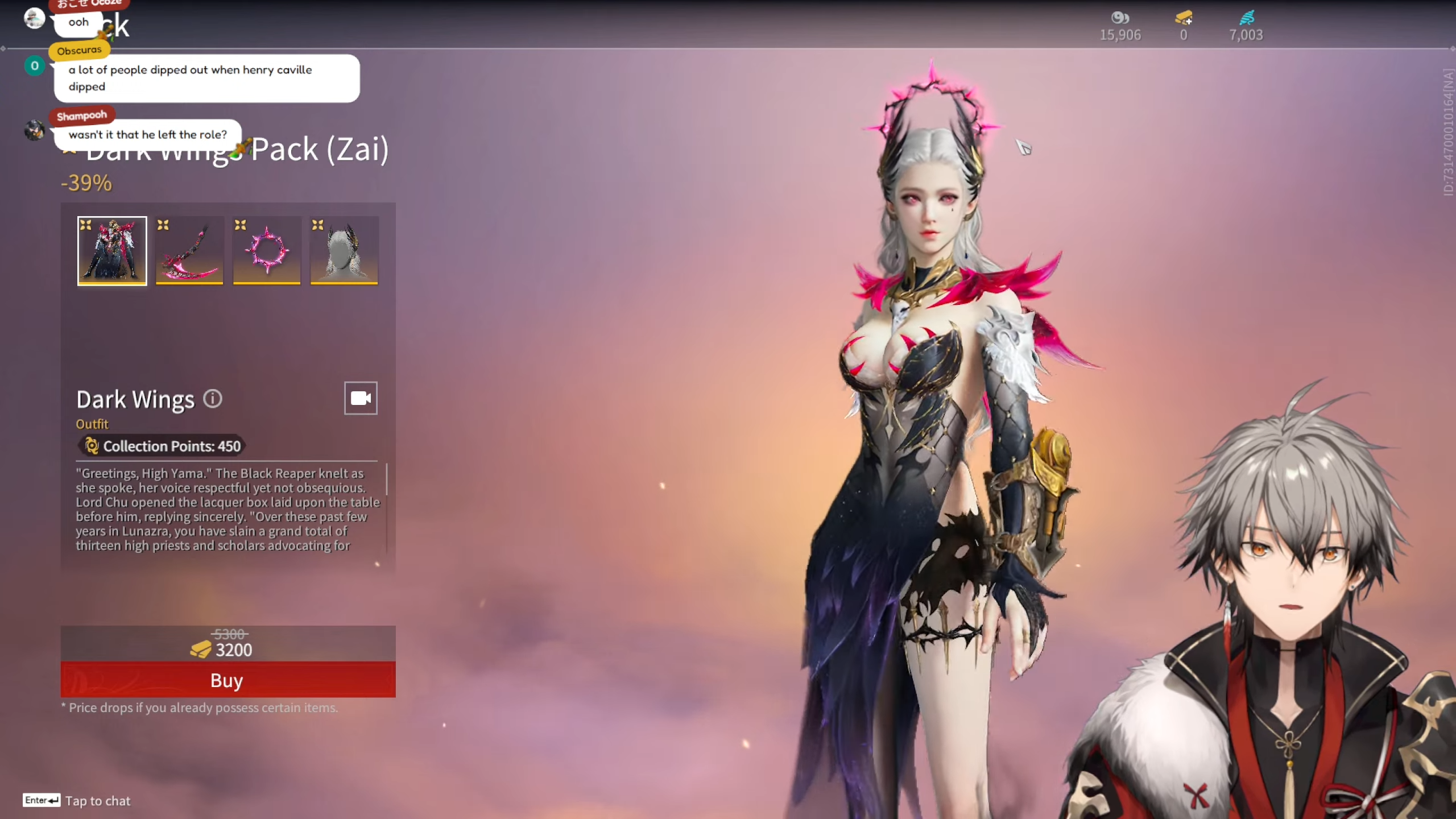
Task: Choose the pink thorn halo thumbnail
Action: 267,250
